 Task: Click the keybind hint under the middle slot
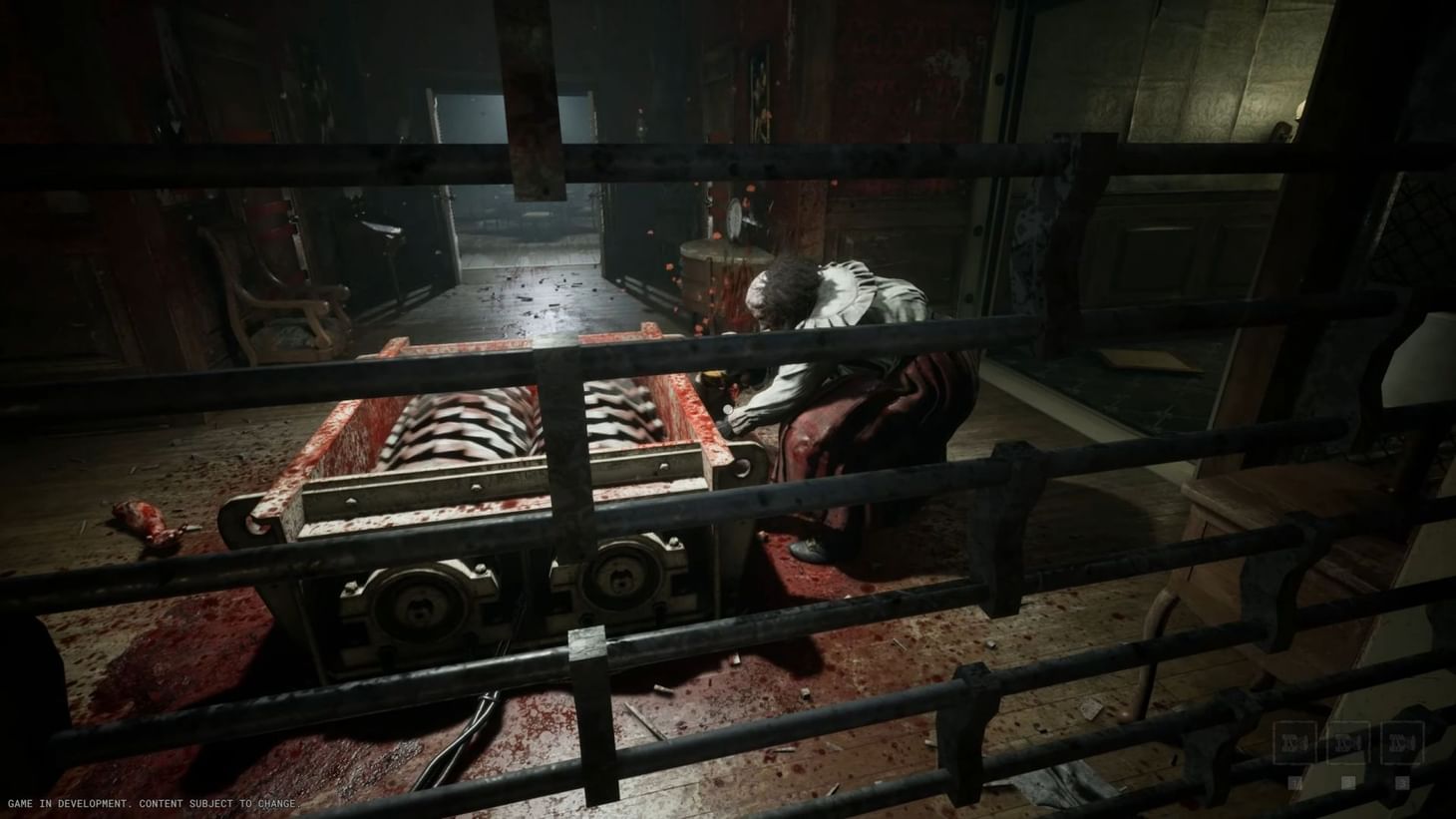pos(1348,782)
